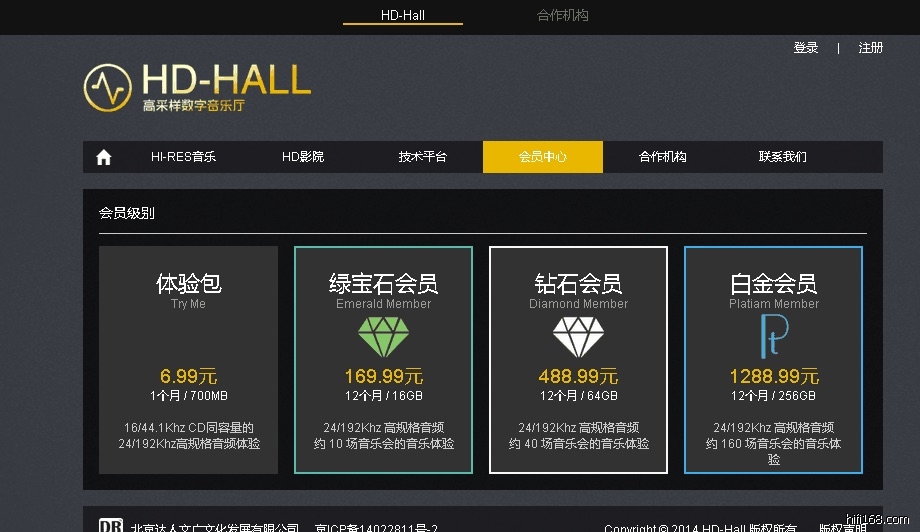Select the 会员中心 menu item

(543, 157)
